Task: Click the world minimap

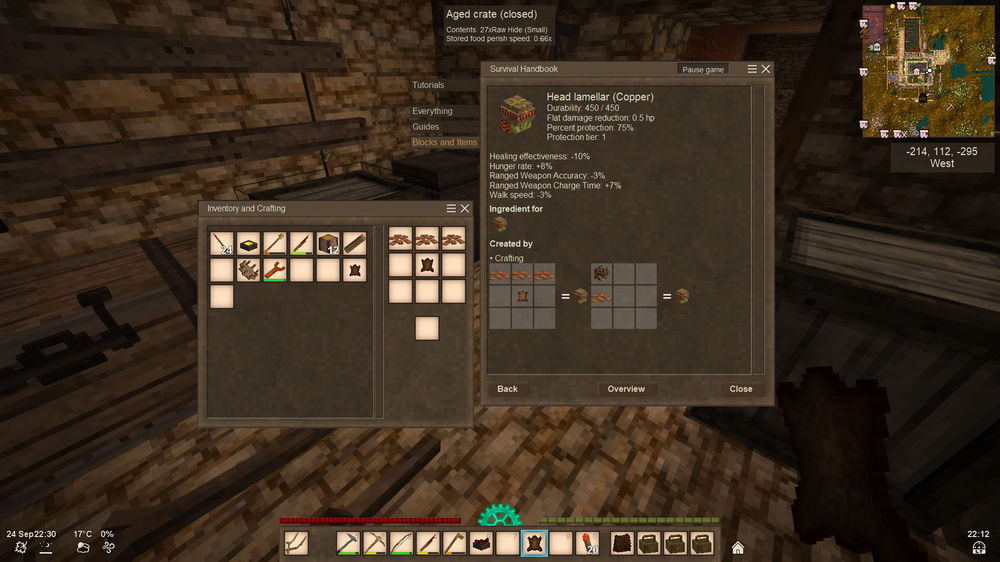Action: [x=916, y=70]
